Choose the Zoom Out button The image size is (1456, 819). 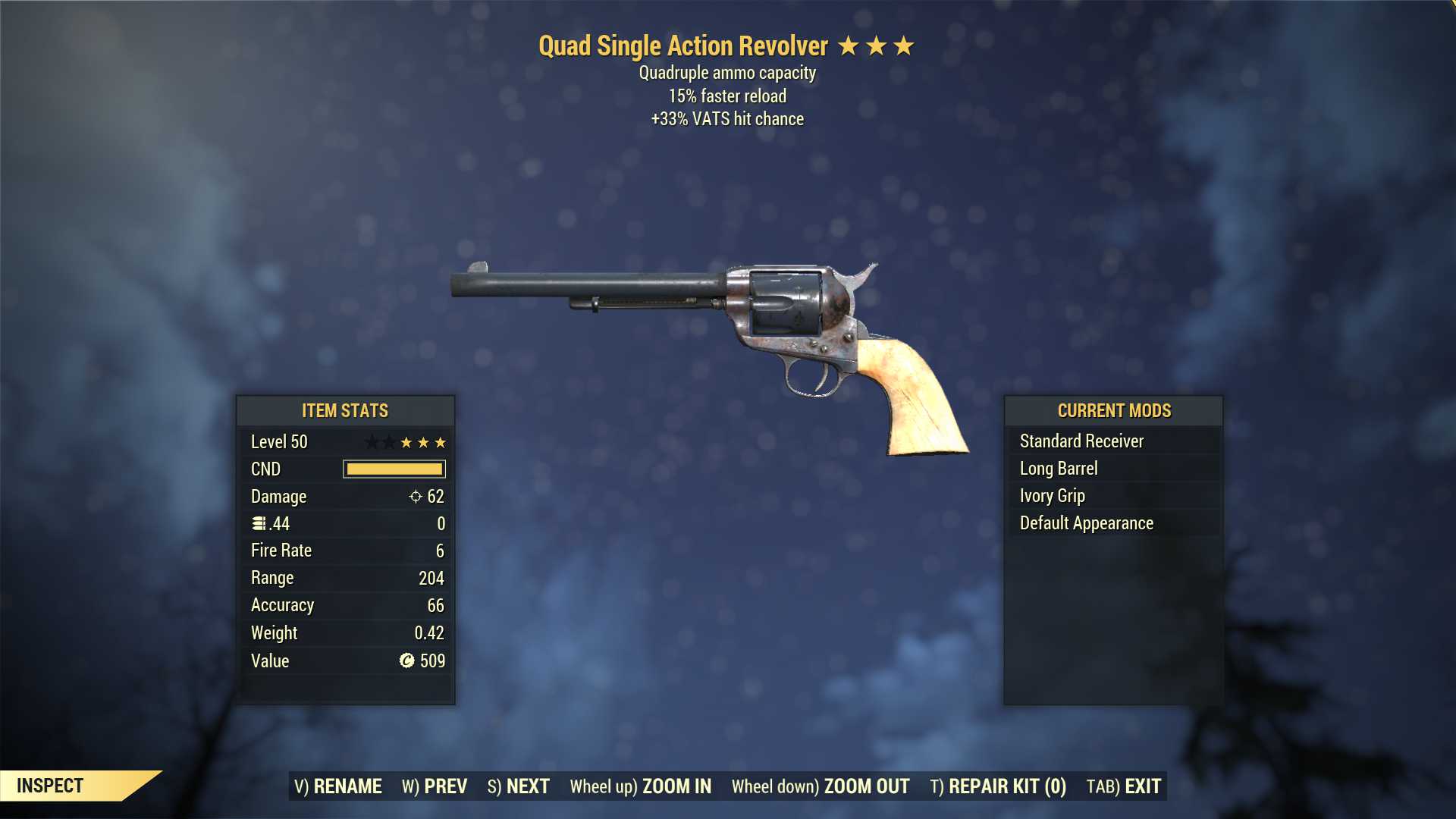(821, 786)
